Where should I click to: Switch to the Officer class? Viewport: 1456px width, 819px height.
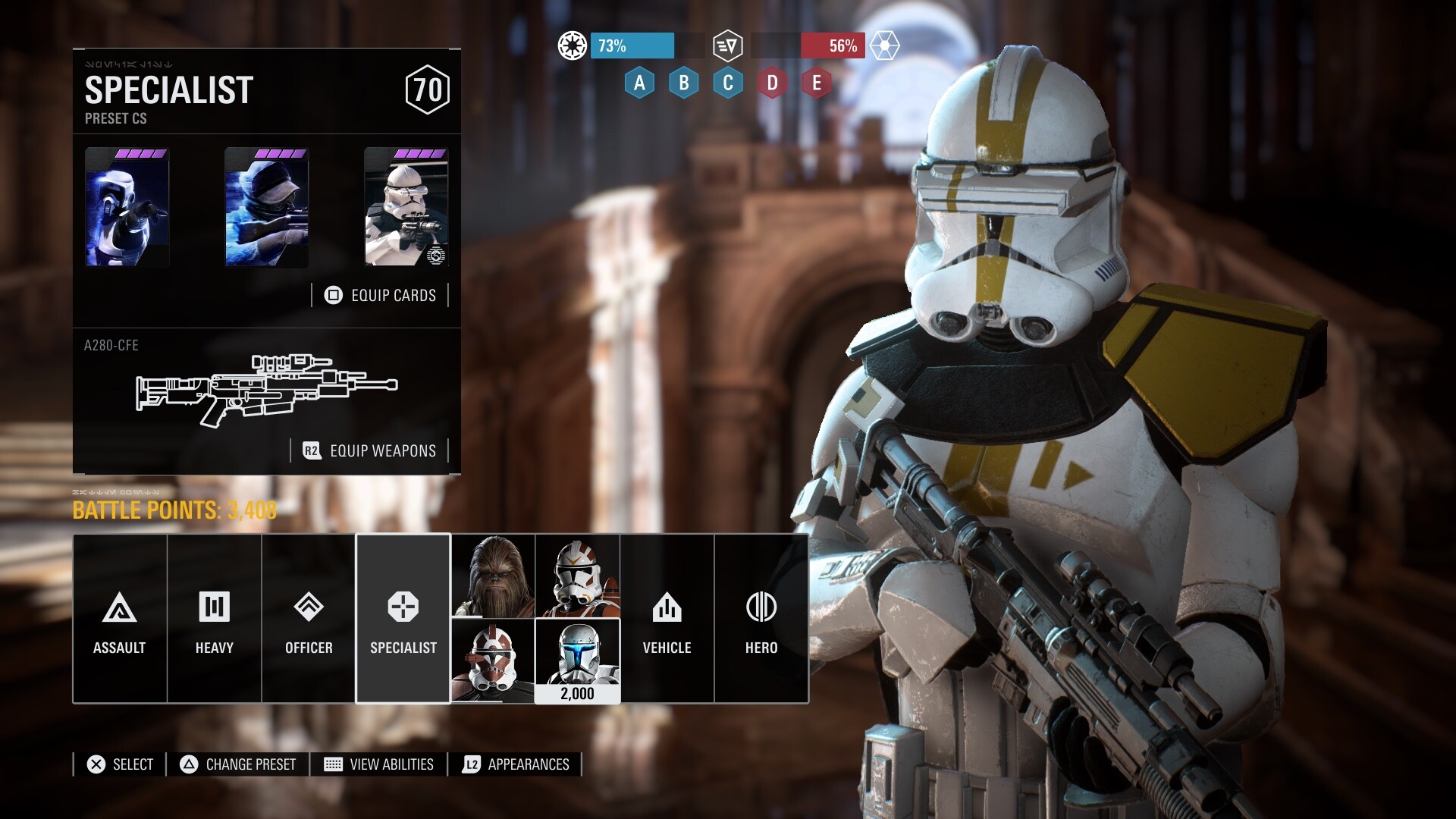click(309, 619)
